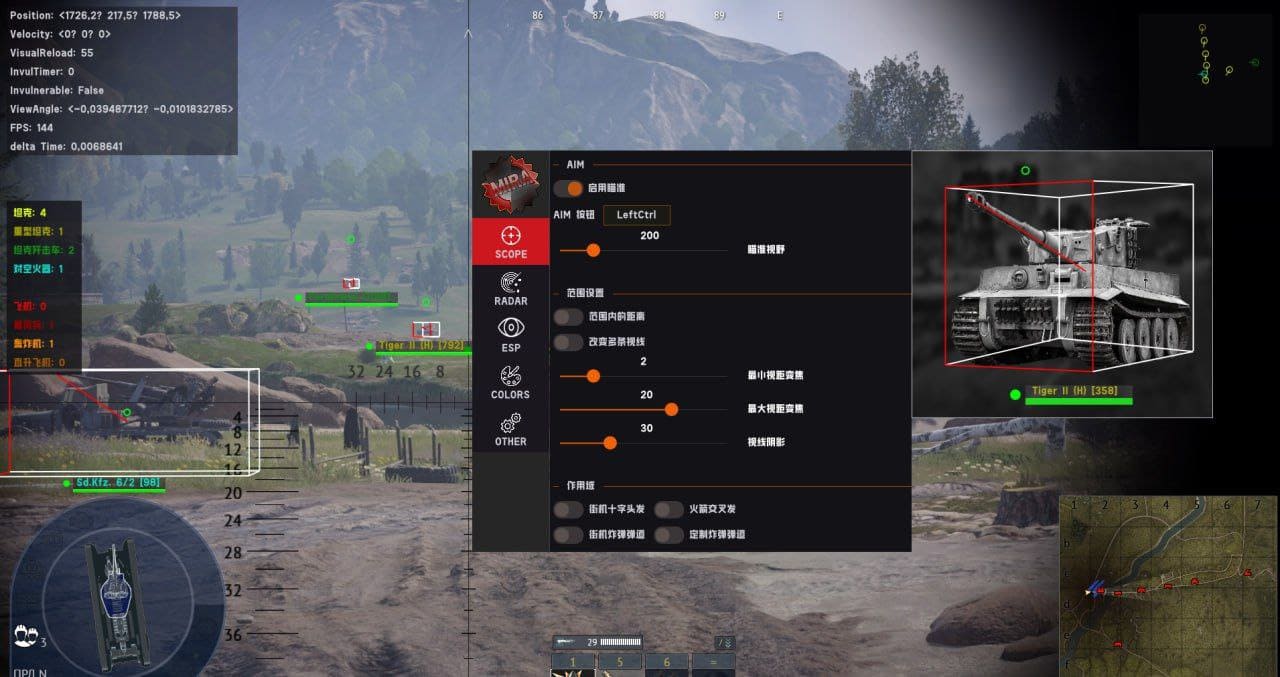Toggle the 街机炸弹弹道 switch
Screen dimensions: 1280x677
coord(569,535)
